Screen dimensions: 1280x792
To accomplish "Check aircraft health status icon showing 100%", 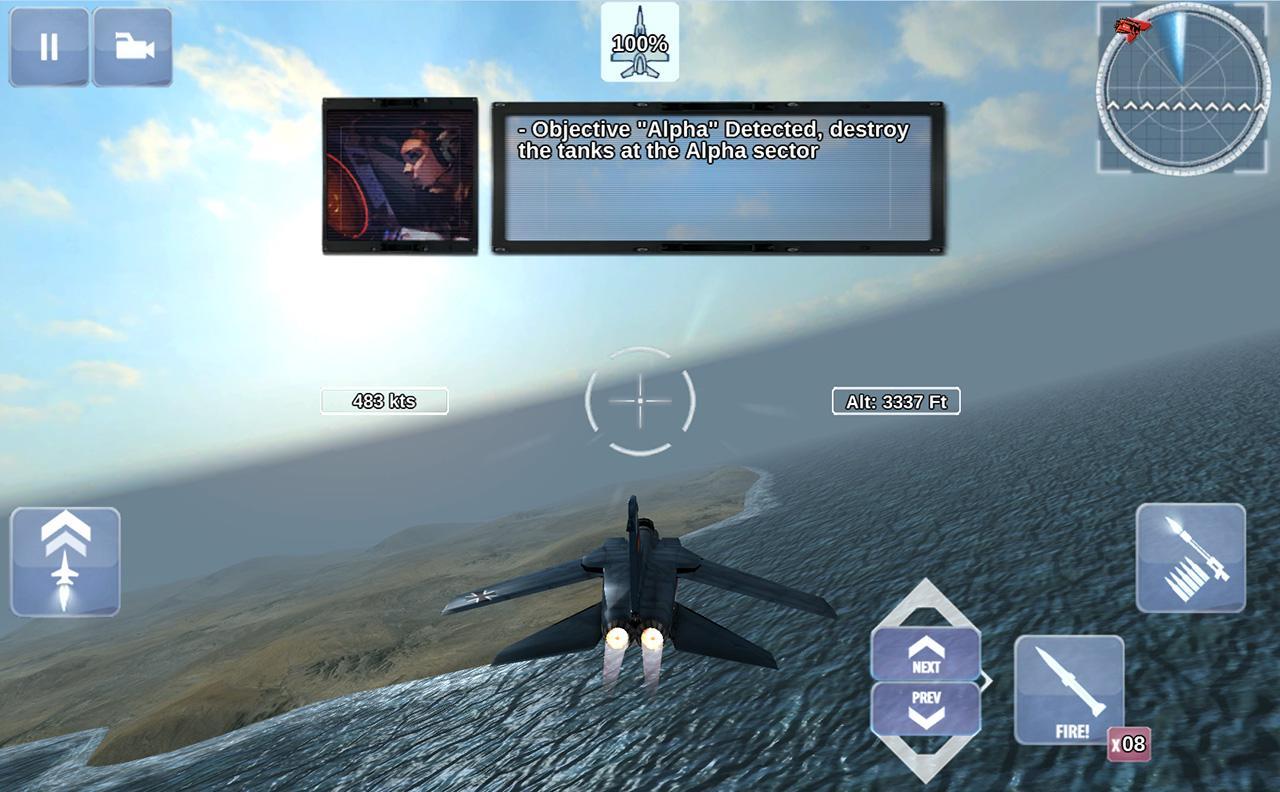I will tap(640, 43).
